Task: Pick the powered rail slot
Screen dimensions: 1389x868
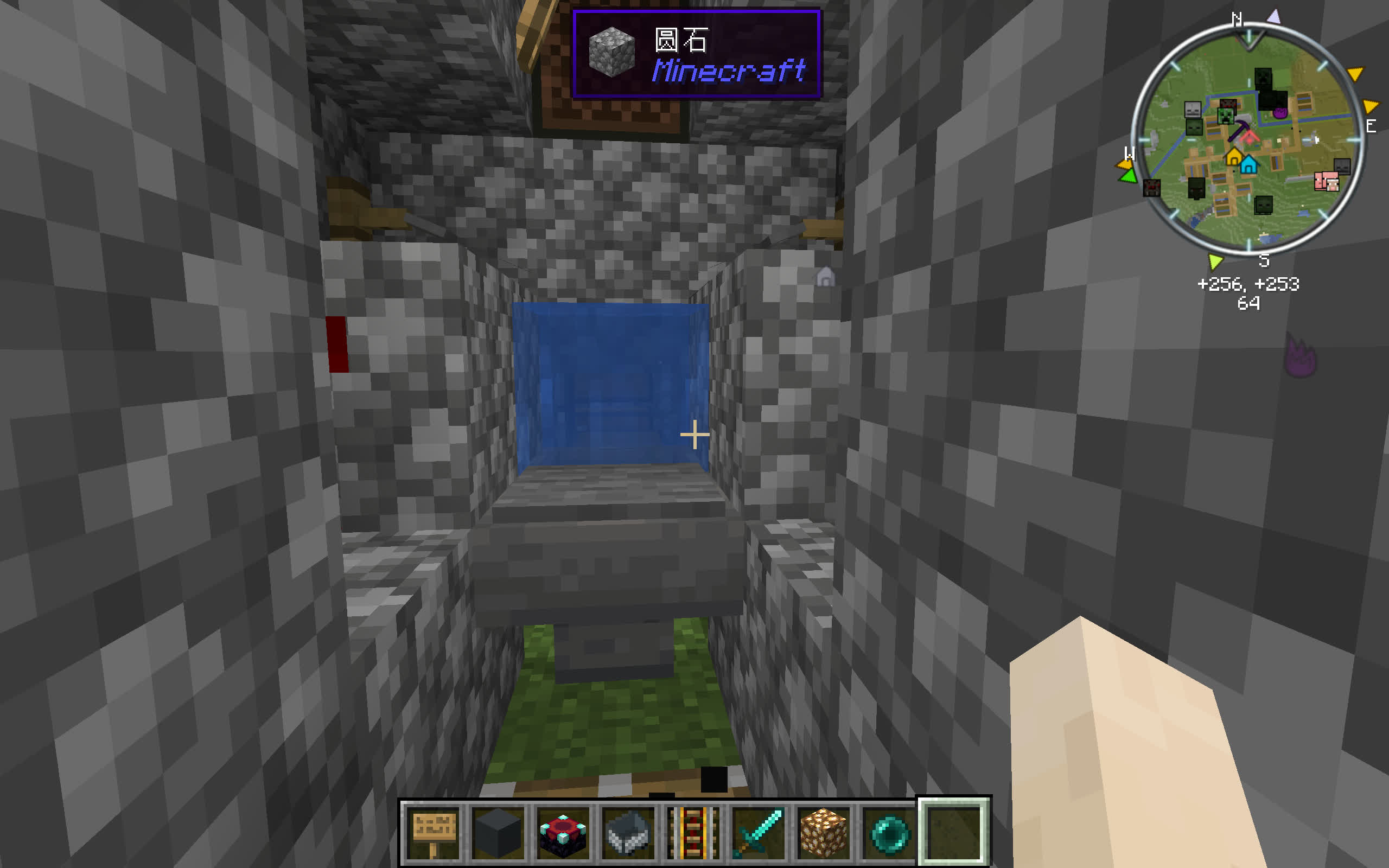Action: coord(693,832)
